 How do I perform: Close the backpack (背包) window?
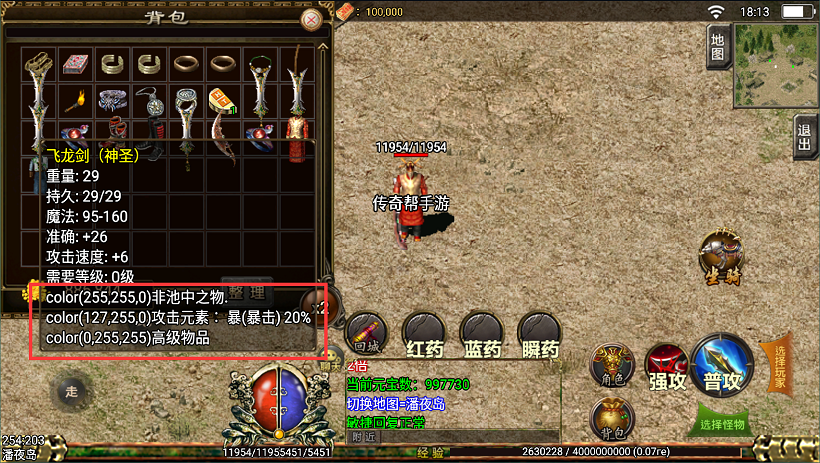pos(312,19)
